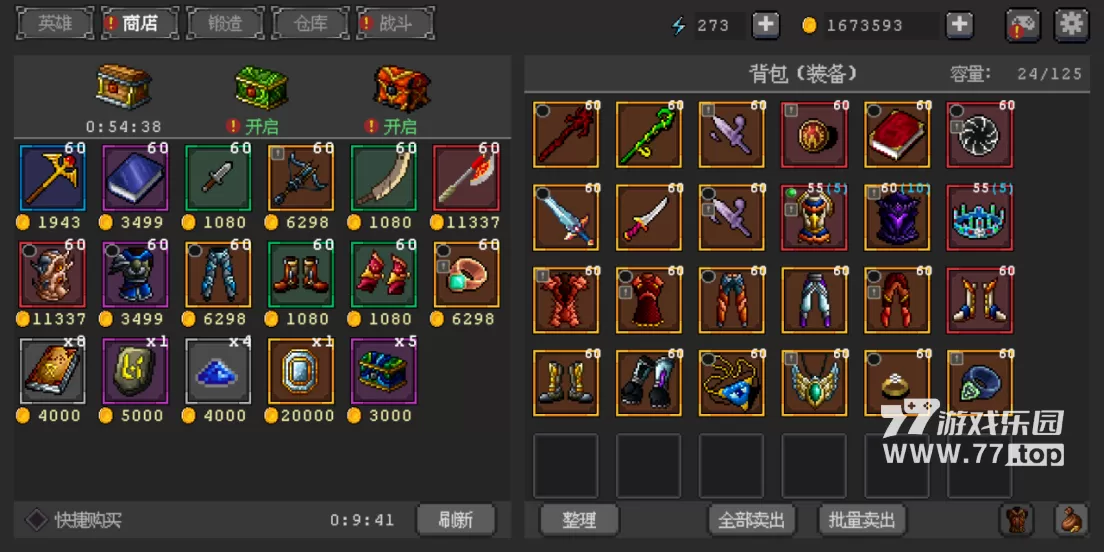Select the gold-framed mirror costing 20000
1104x552 pixels.
point(300,372)
